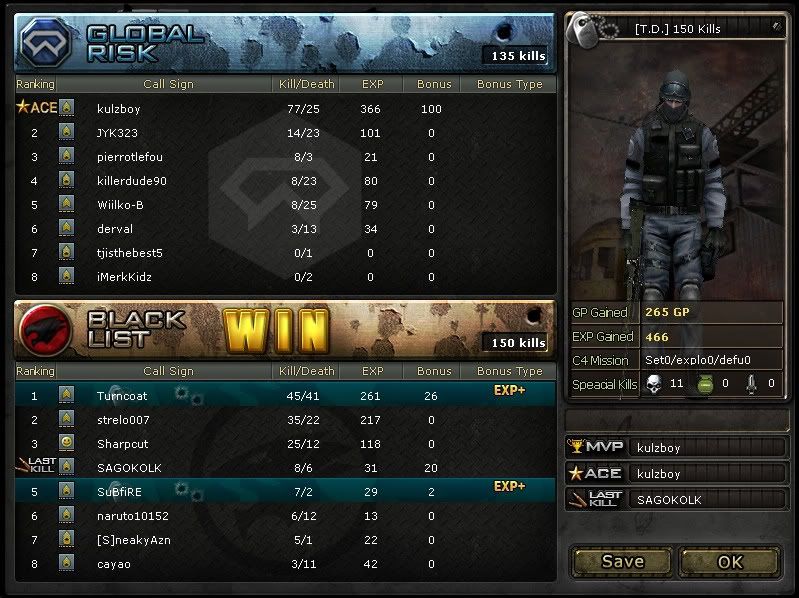Select kulzboy's row in Global Risk

click(x=120, y=109)
